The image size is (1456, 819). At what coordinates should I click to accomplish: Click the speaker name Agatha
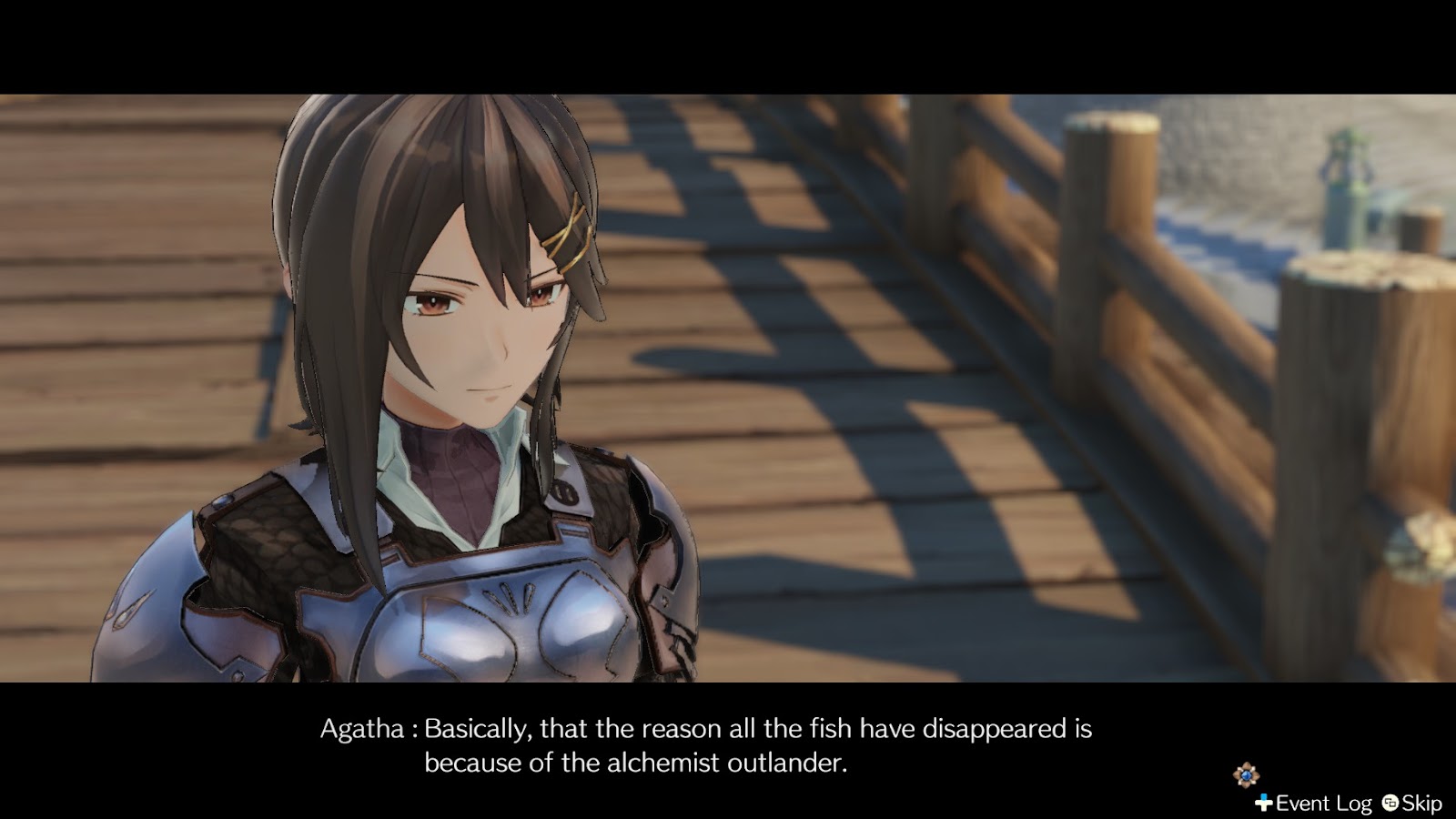tap(365, 726)
